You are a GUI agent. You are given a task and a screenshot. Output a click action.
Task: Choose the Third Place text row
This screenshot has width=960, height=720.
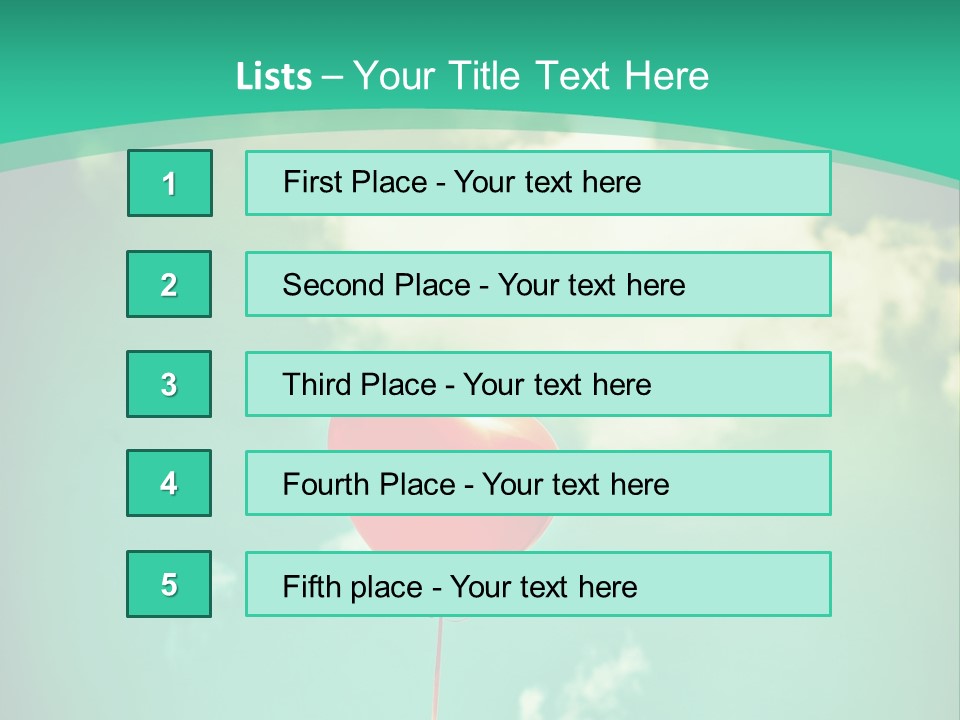point(538,384)
